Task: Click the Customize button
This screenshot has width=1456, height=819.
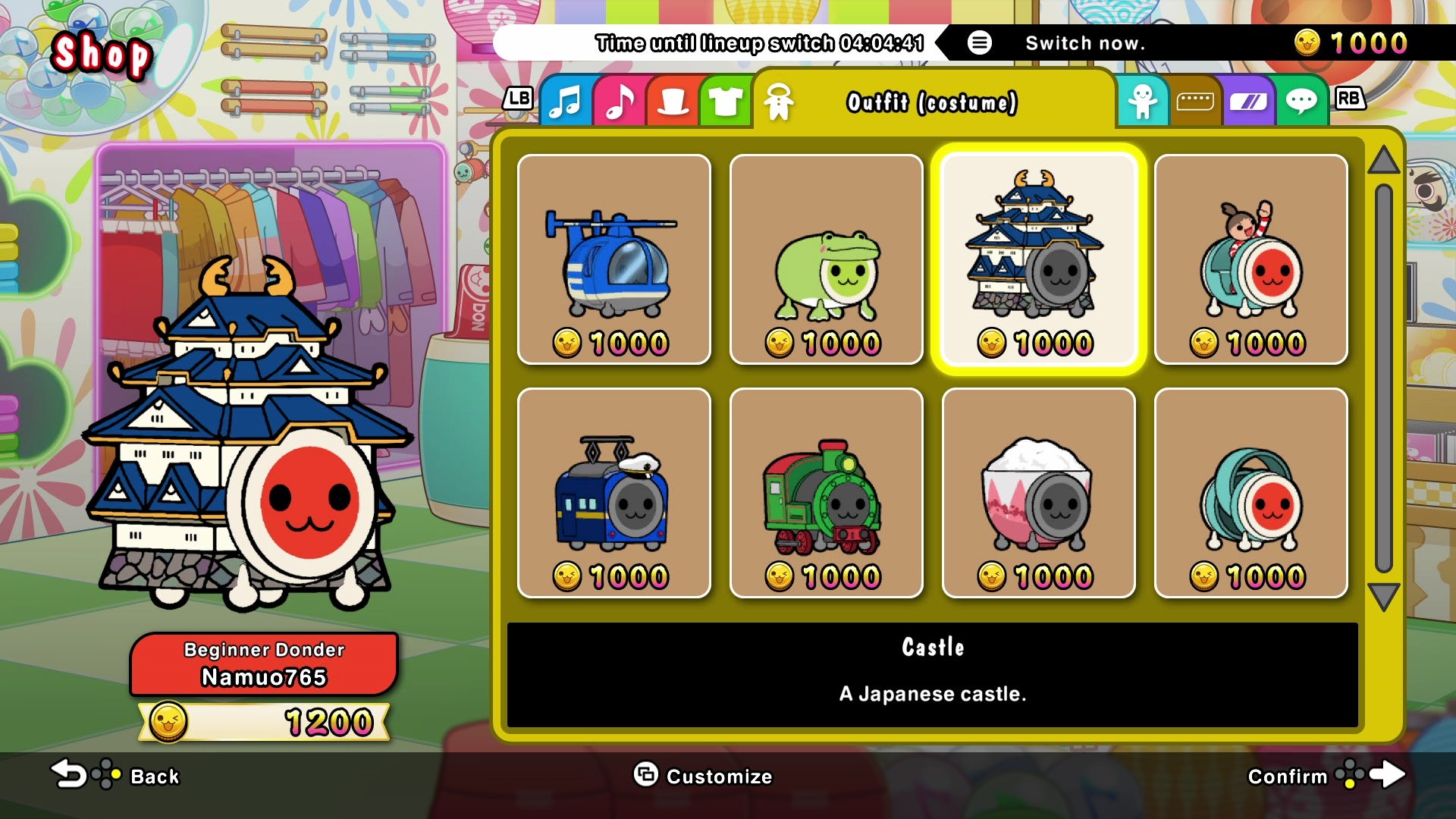Action: click(701, 776)
